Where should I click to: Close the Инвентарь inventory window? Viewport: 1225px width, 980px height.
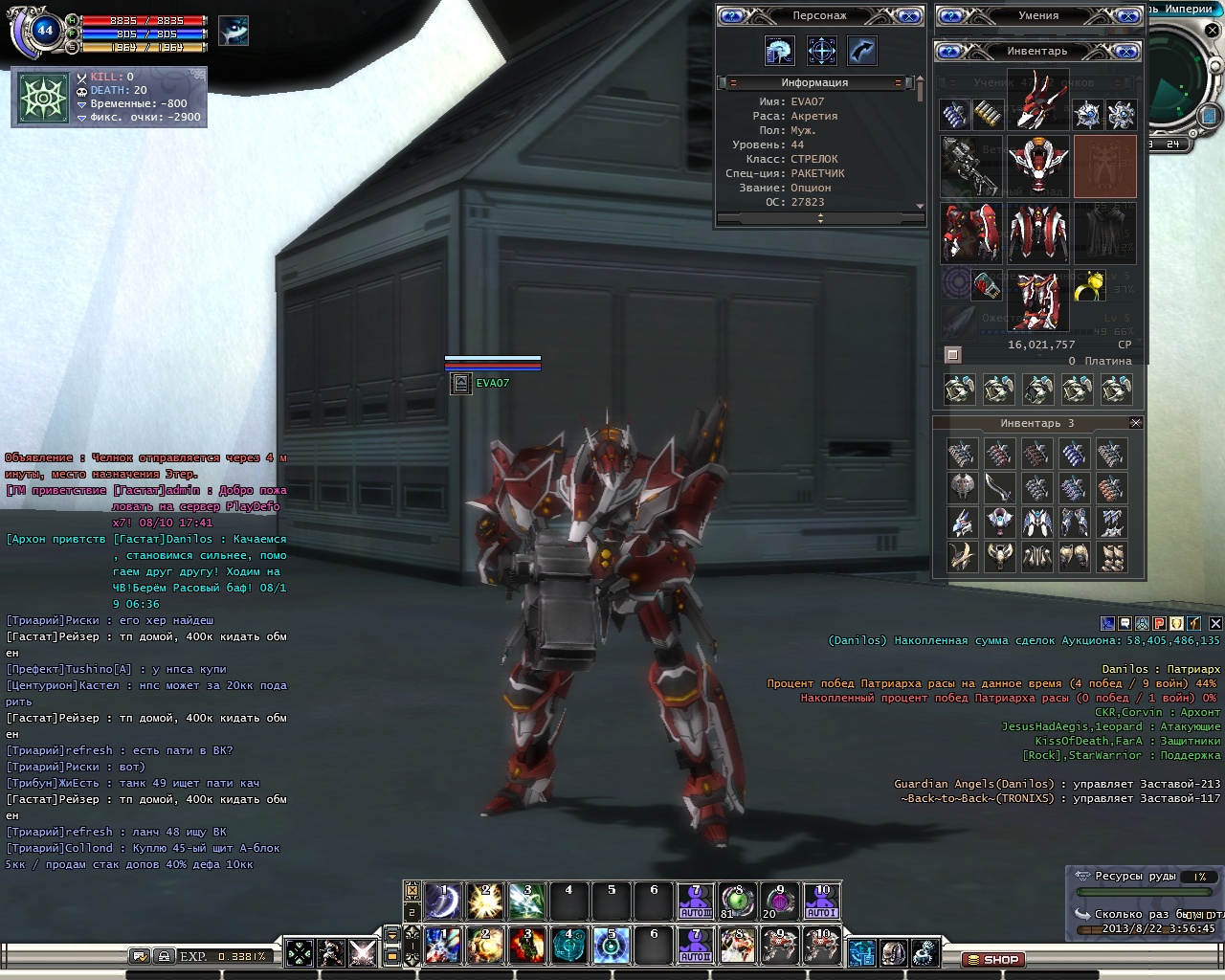pyautogui.click(x=1127, y=51)
